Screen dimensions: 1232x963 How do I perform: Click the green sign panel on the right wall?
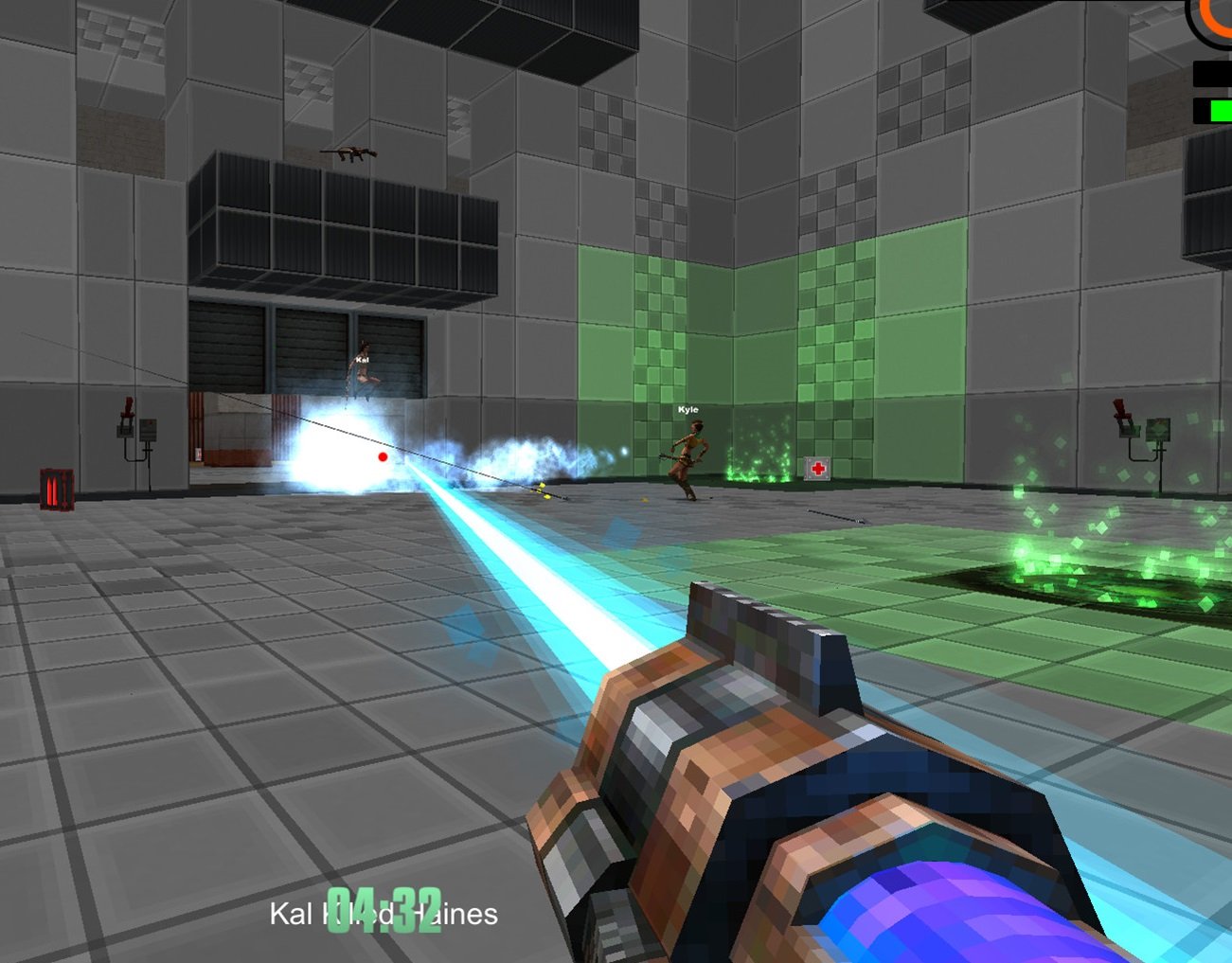[x=1157, y=431]
